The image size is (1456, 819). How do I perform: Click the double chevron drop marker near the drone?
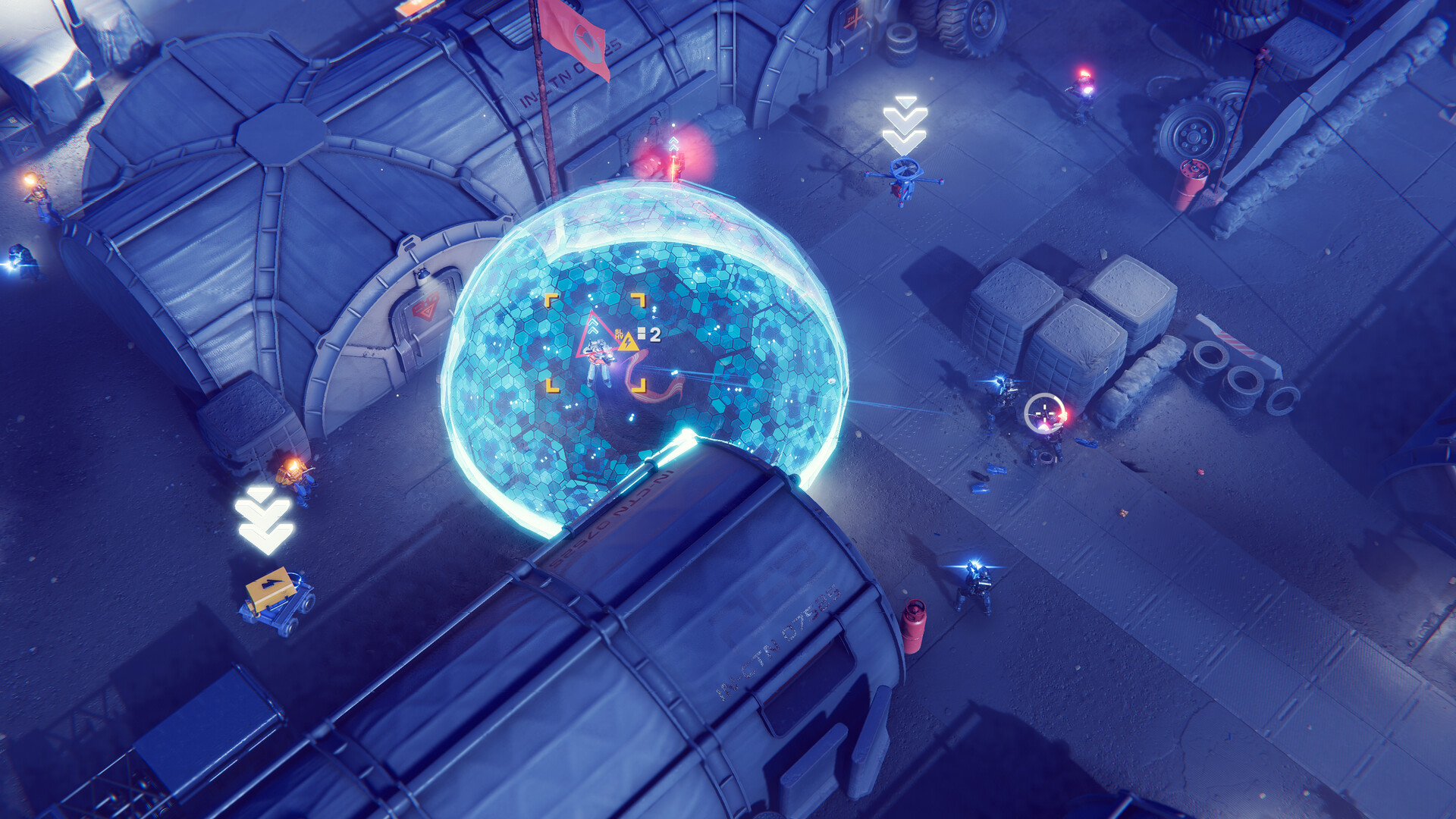point(904,121)
